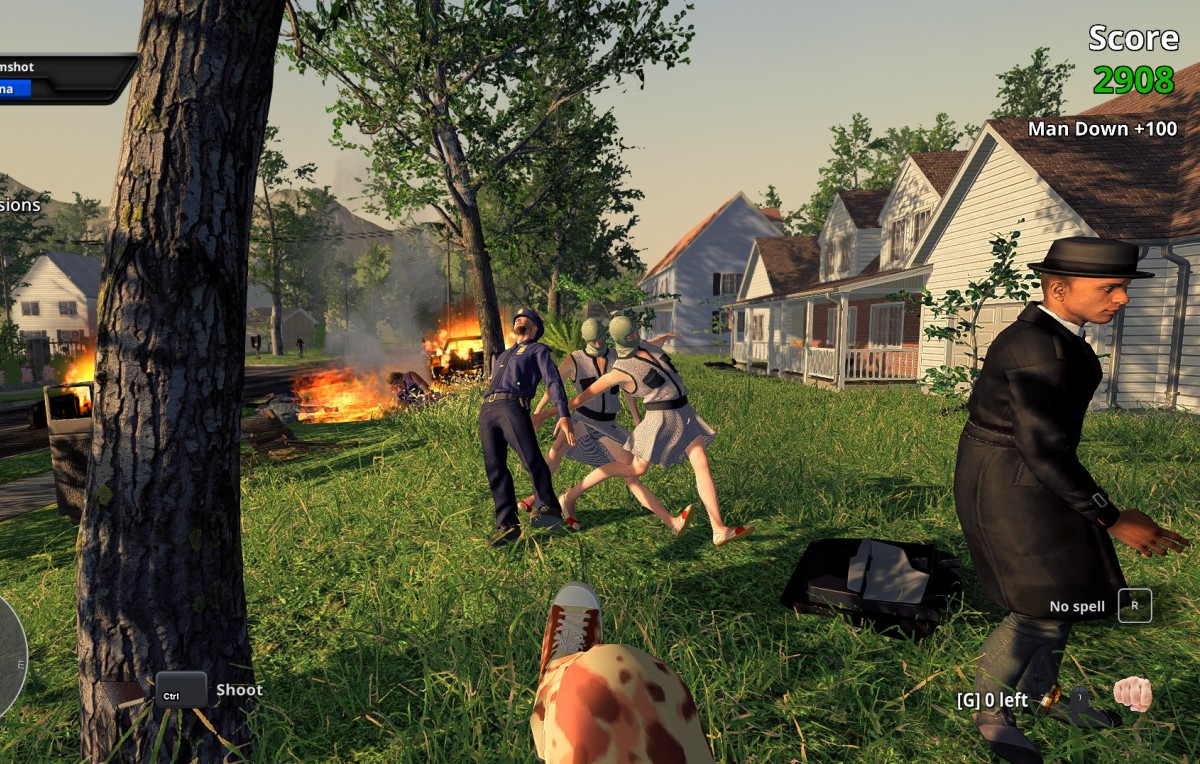Click the blue mana bar panel
This screenshot has height=764, width=1200.
[16, 89]
